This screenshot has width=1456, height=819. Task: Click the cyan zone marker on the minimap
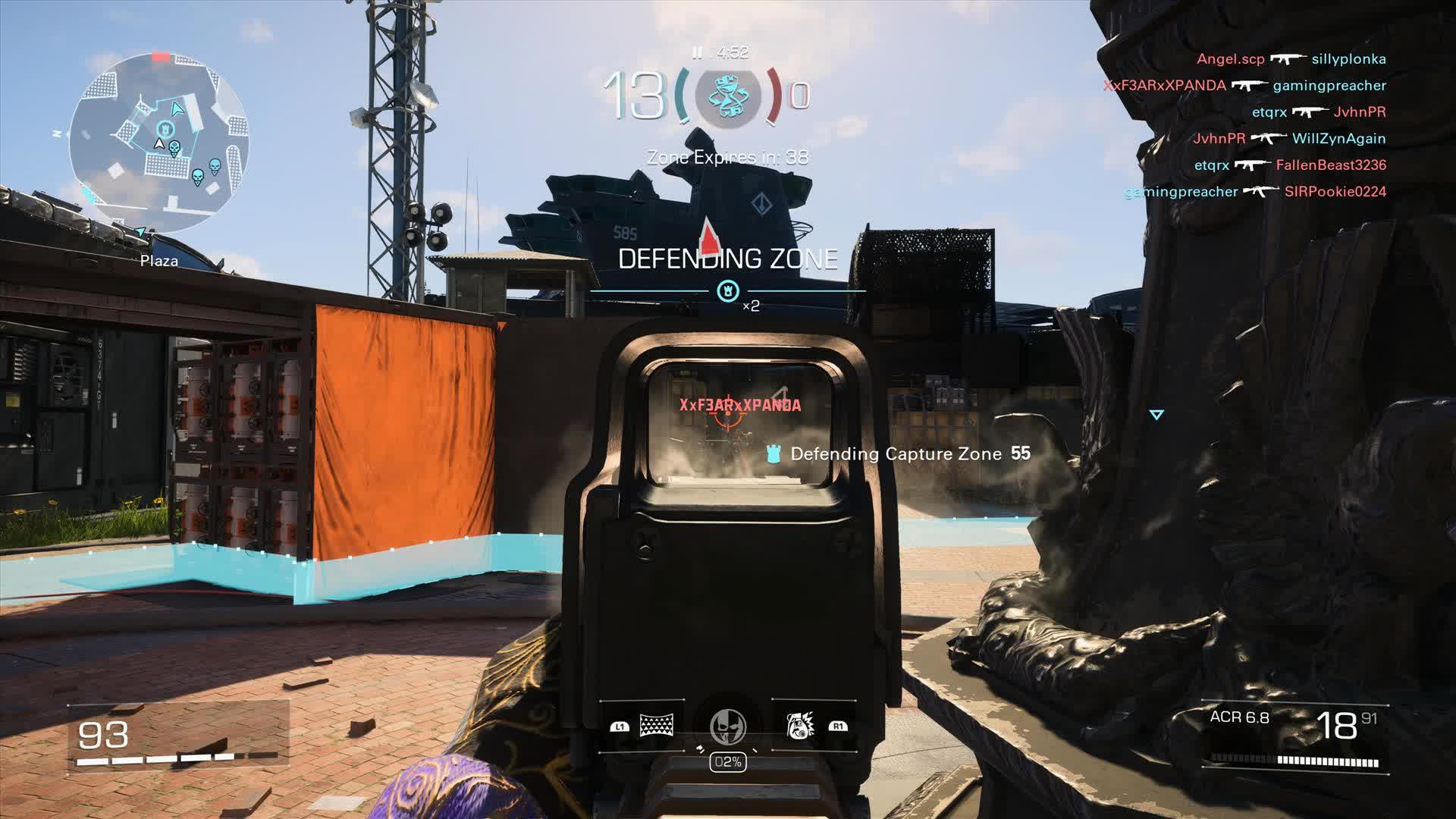[x=165, y=130]
